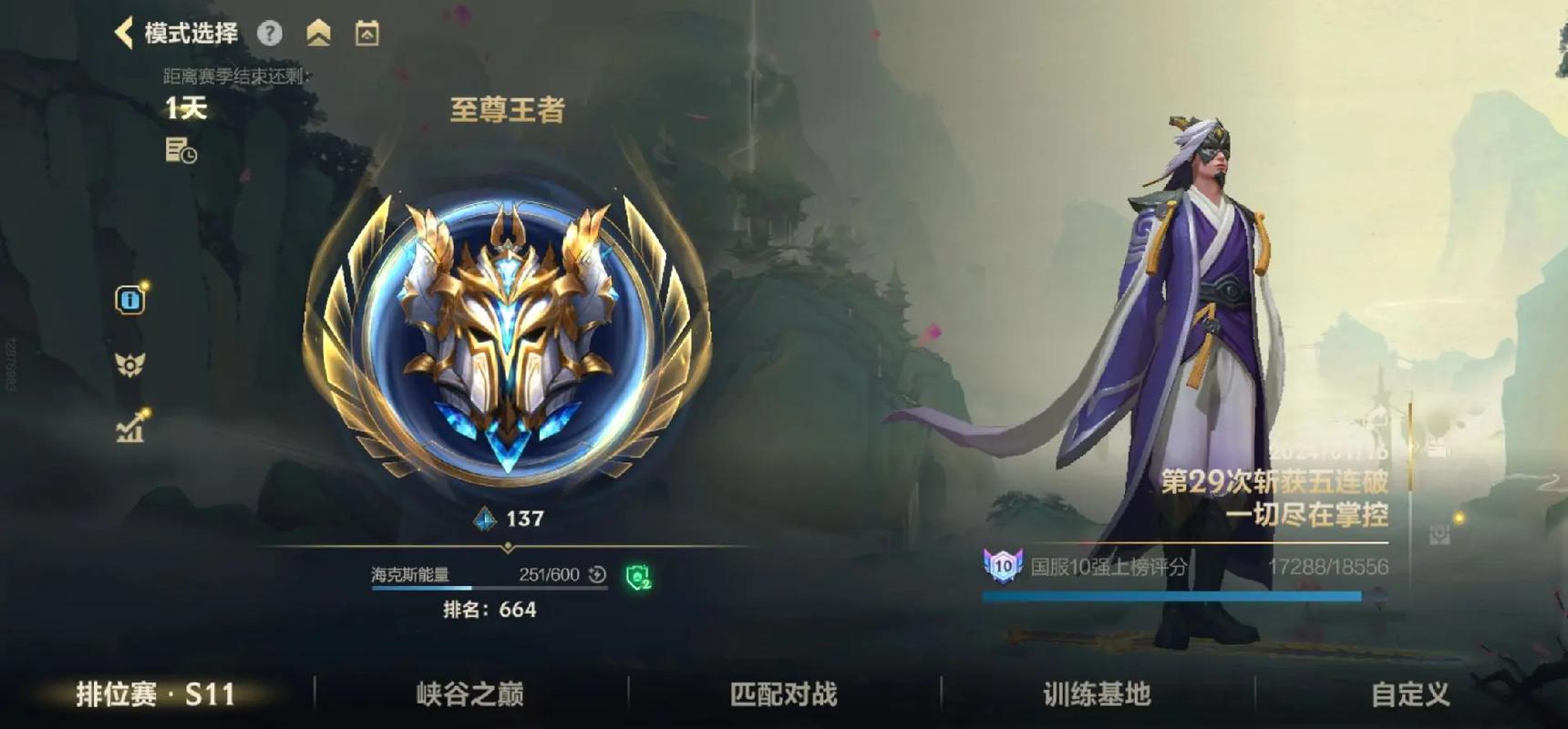Screen dimensions: 1568x729
Task: Open the 自定义 mode
Action: 1408,694
